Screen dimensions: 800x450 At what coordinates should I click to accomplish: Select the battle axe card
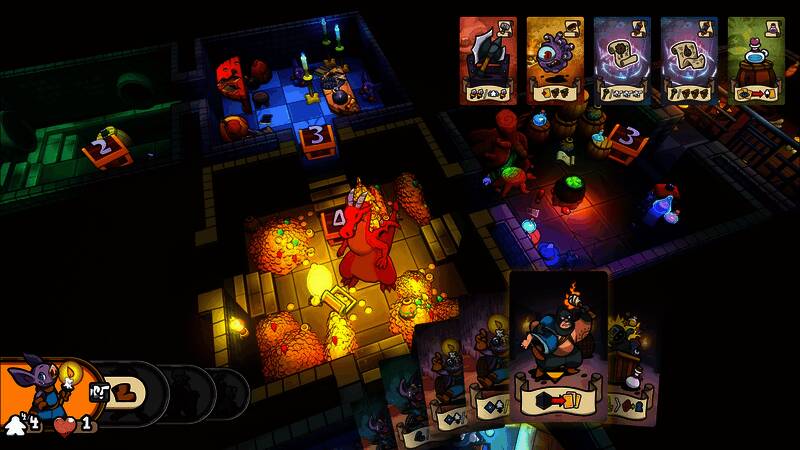(x=488, y=60)
